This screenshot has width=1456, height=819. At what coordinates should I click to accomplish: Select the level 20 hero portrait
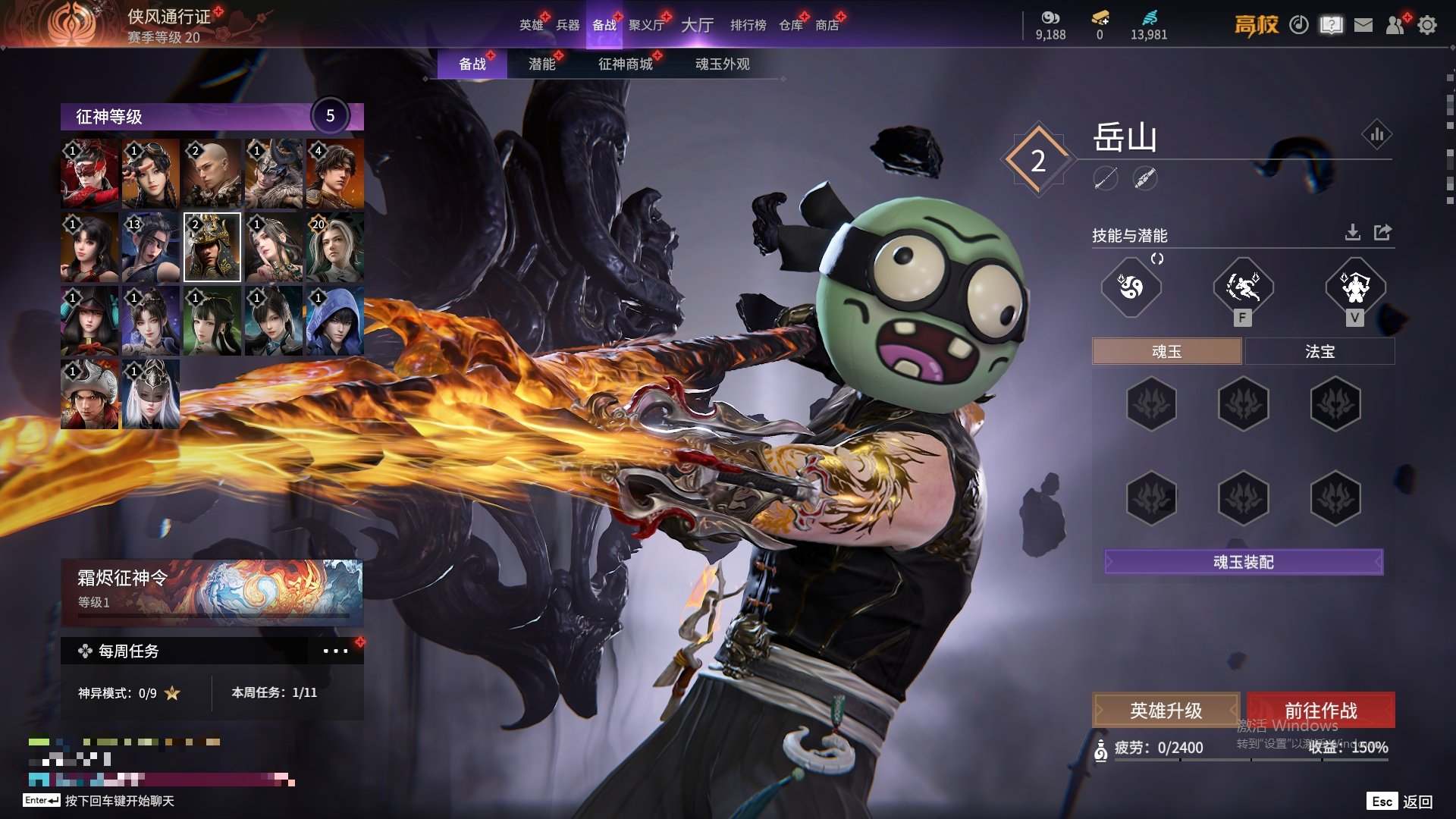pyautogui.click(x=334, y=246)
